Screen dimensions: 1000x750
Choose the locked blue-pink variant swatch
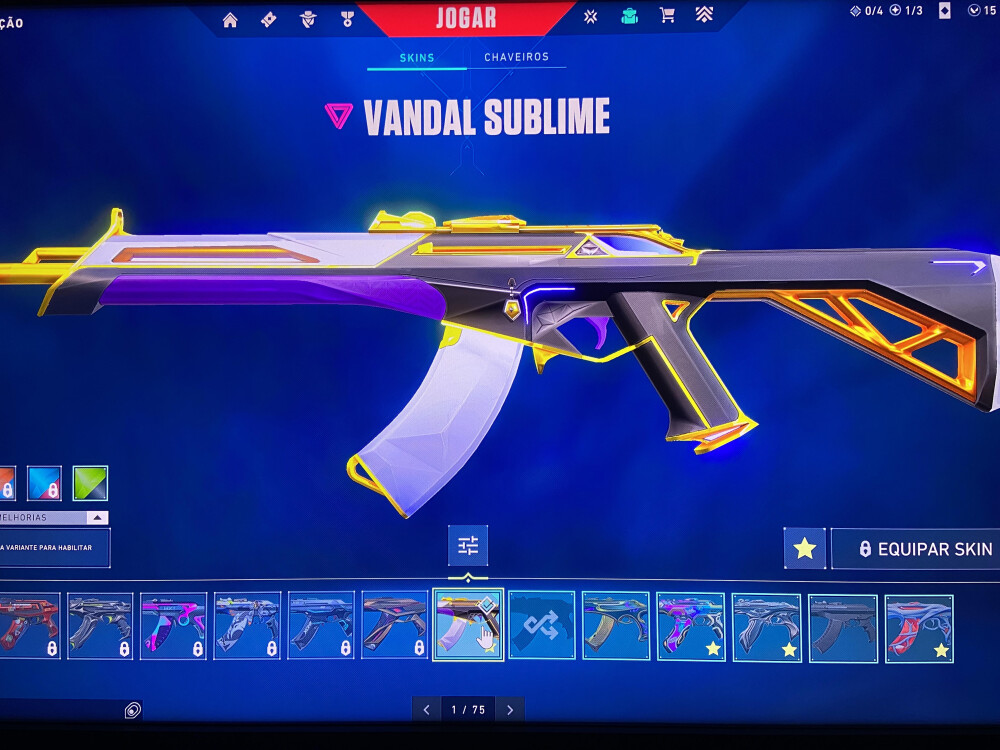tap(45, 483)
